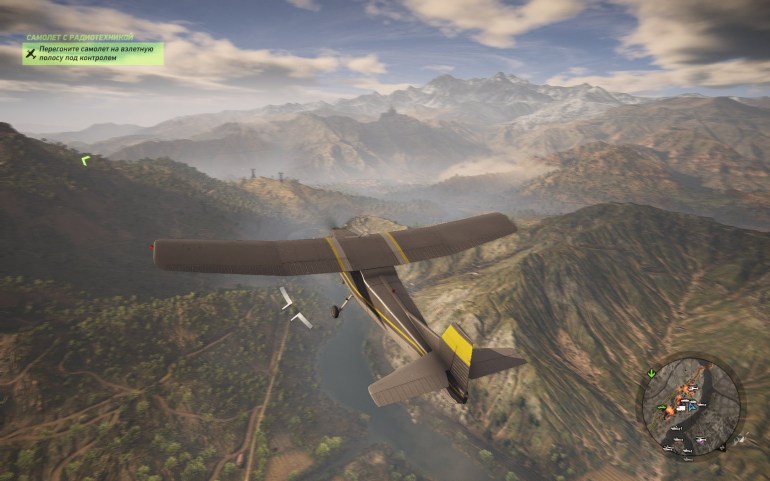Click the green down-arrow marker beside minimap

point(651,374)
